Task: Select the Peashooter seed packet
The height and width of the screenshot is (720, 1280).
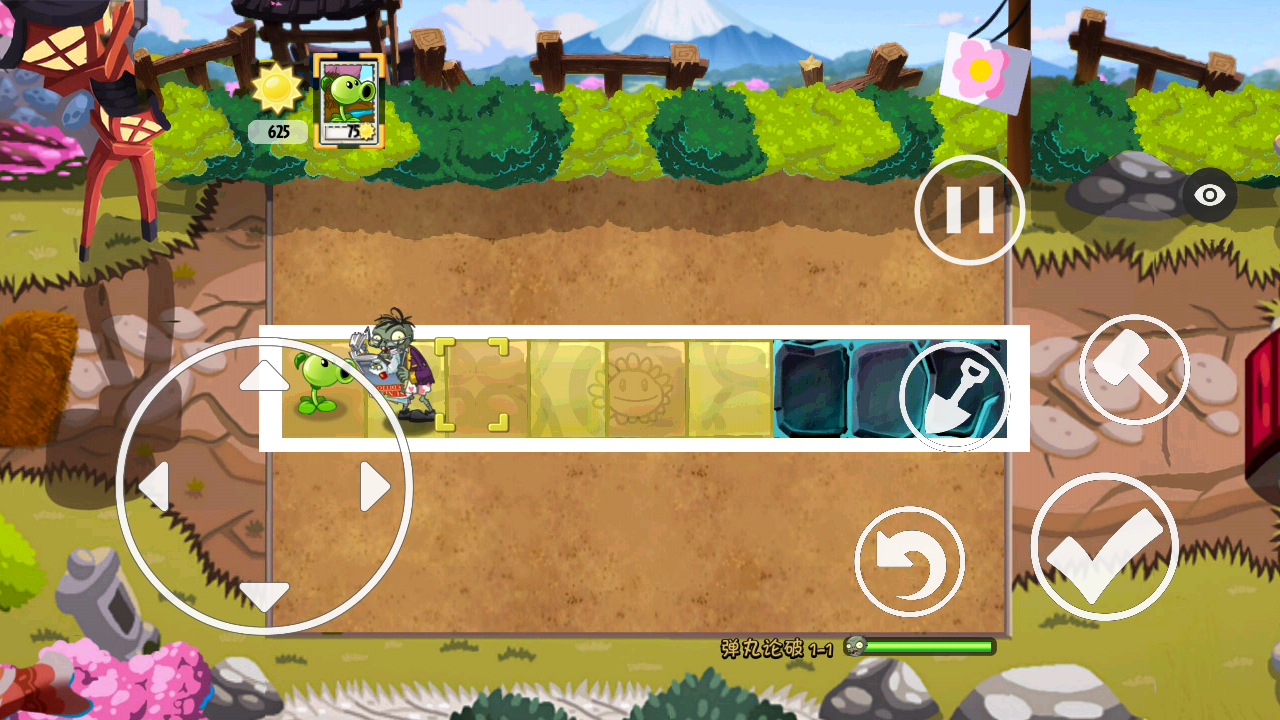Action: (347, 102)
